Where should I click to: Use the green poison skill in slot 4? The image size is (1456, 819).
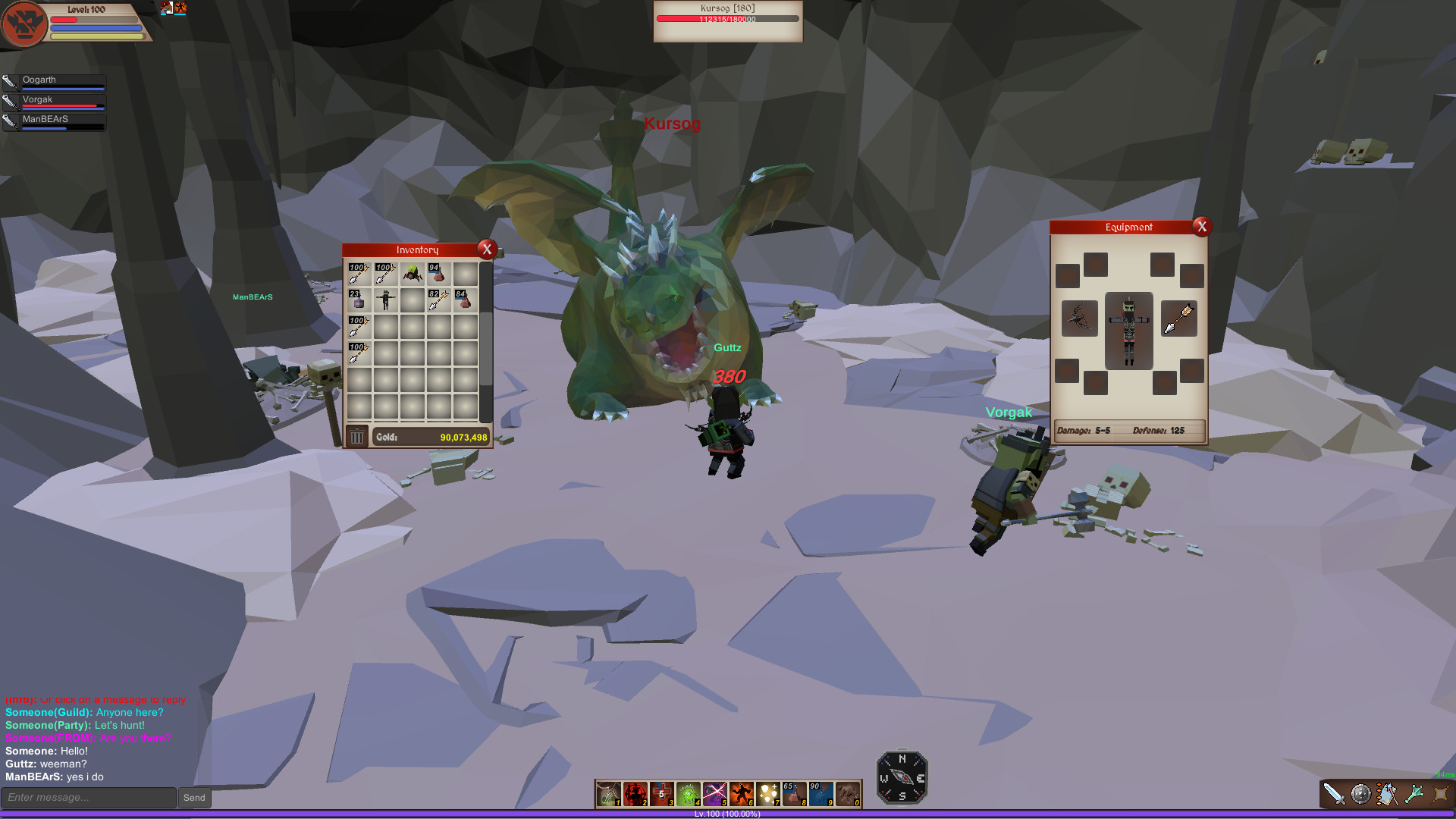point(688,795)
